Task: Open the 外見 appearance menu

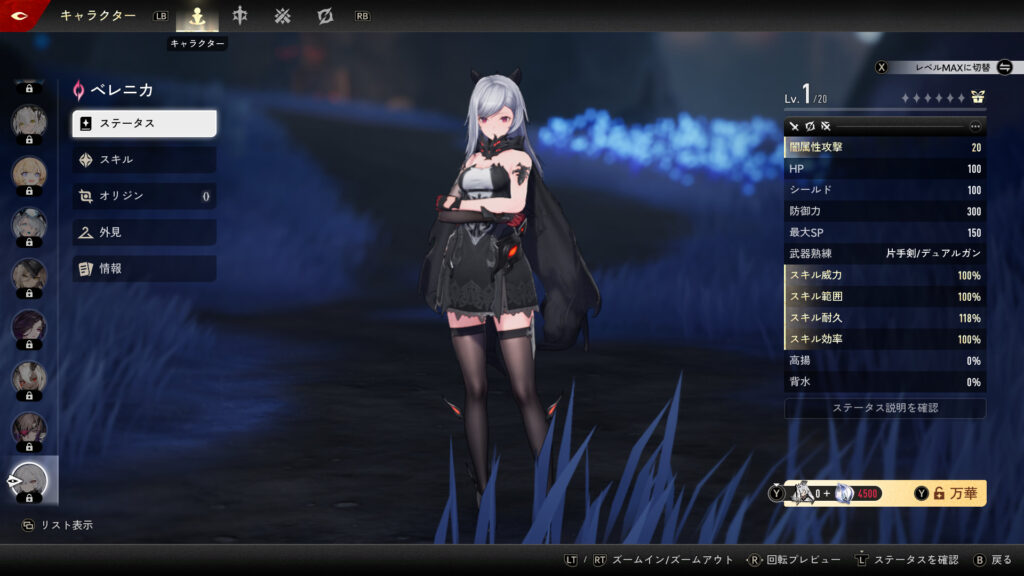Action: [144, 232]
